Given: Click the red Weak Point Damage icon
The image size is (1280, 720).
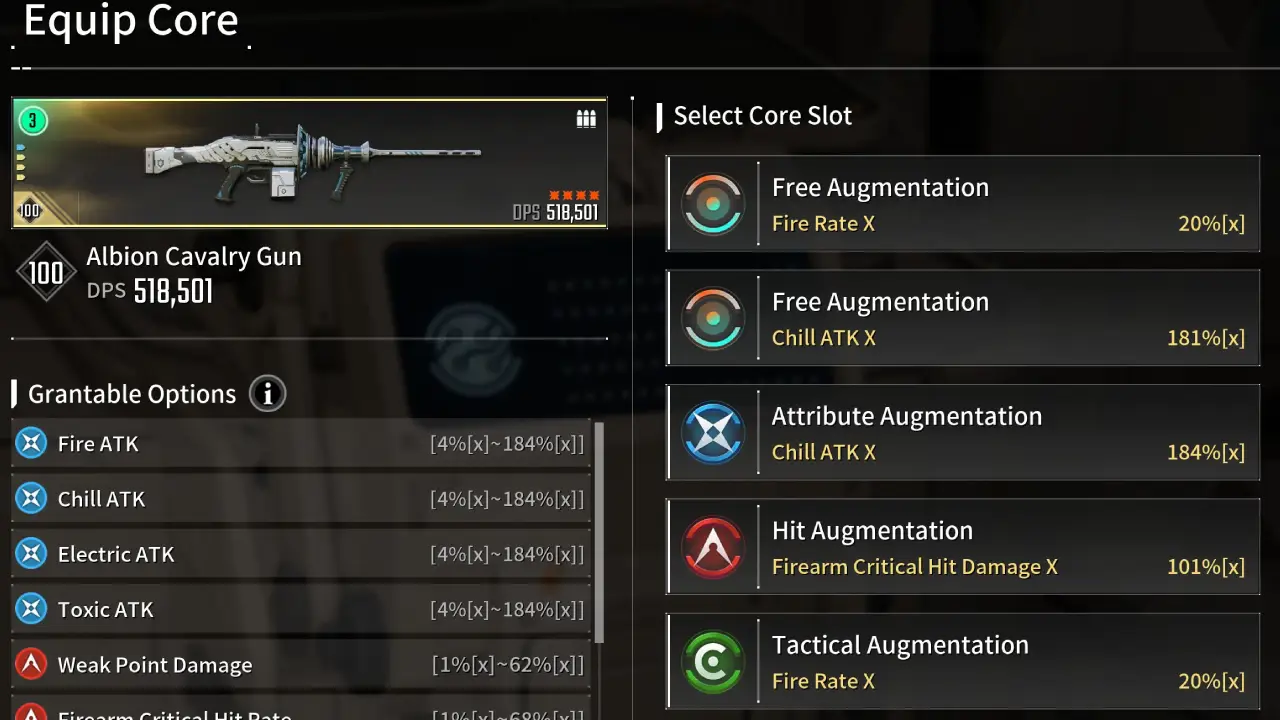Looking at the screenshot, I should coord(32,664).
